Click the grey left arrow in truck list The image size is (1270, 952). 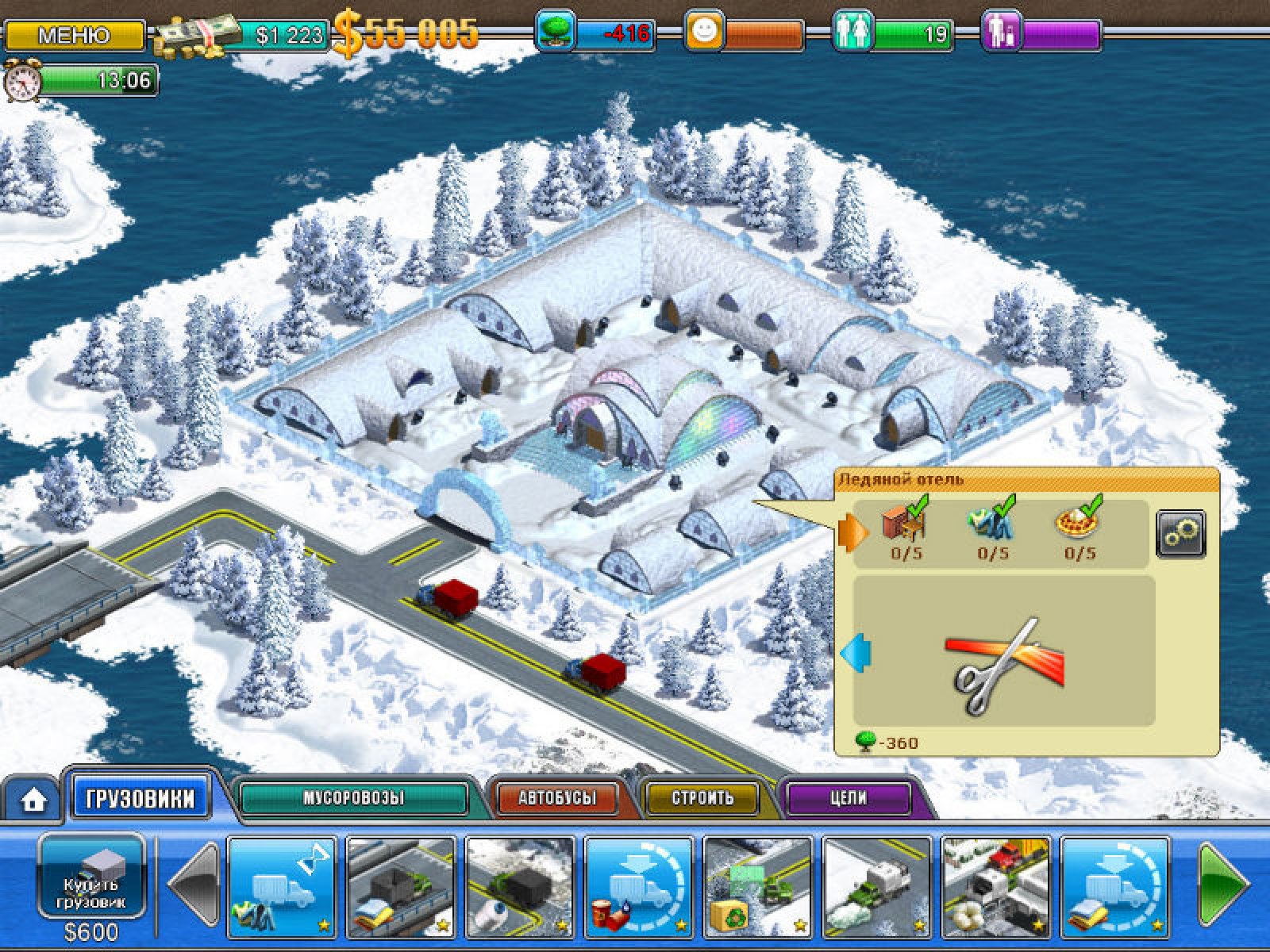click(x=194, y=884)
